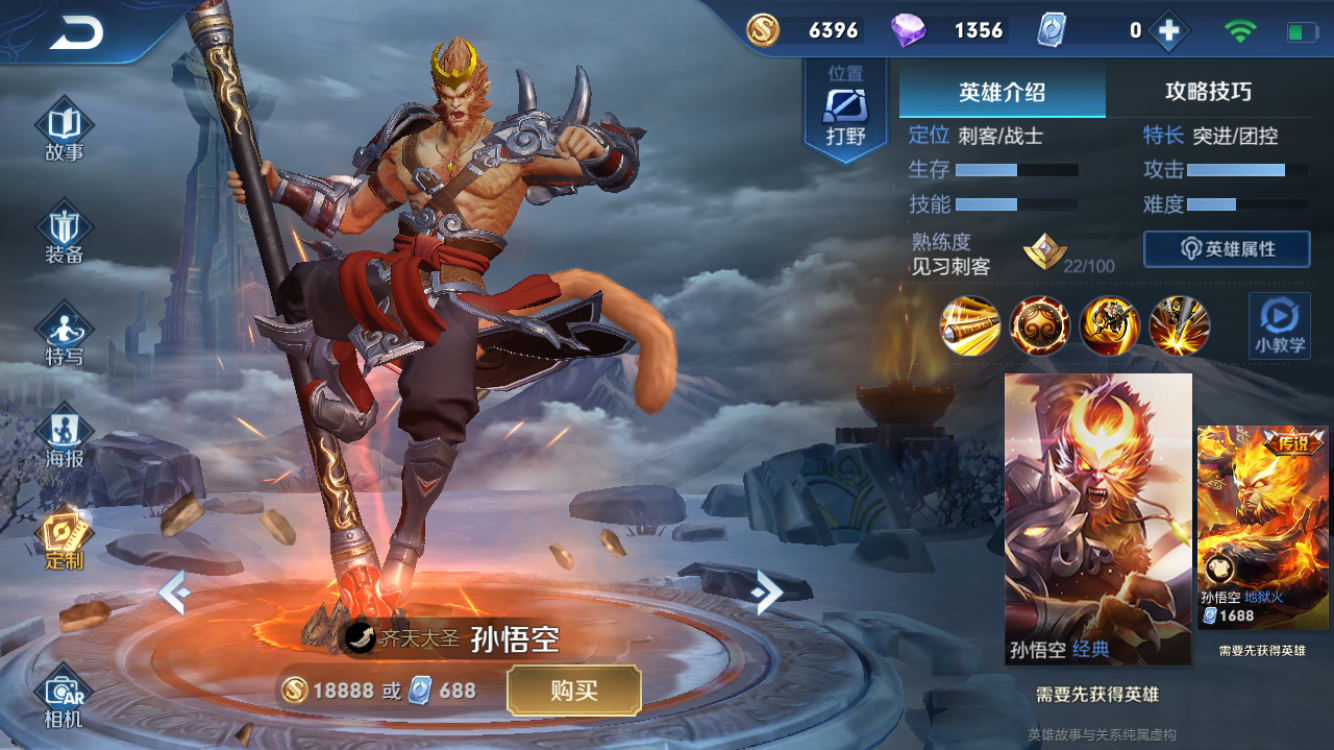Viewport: 1334px width, 750px height.
Task: Open the 英雄属性 hero attributes panel
Action: click(1227, 249)
